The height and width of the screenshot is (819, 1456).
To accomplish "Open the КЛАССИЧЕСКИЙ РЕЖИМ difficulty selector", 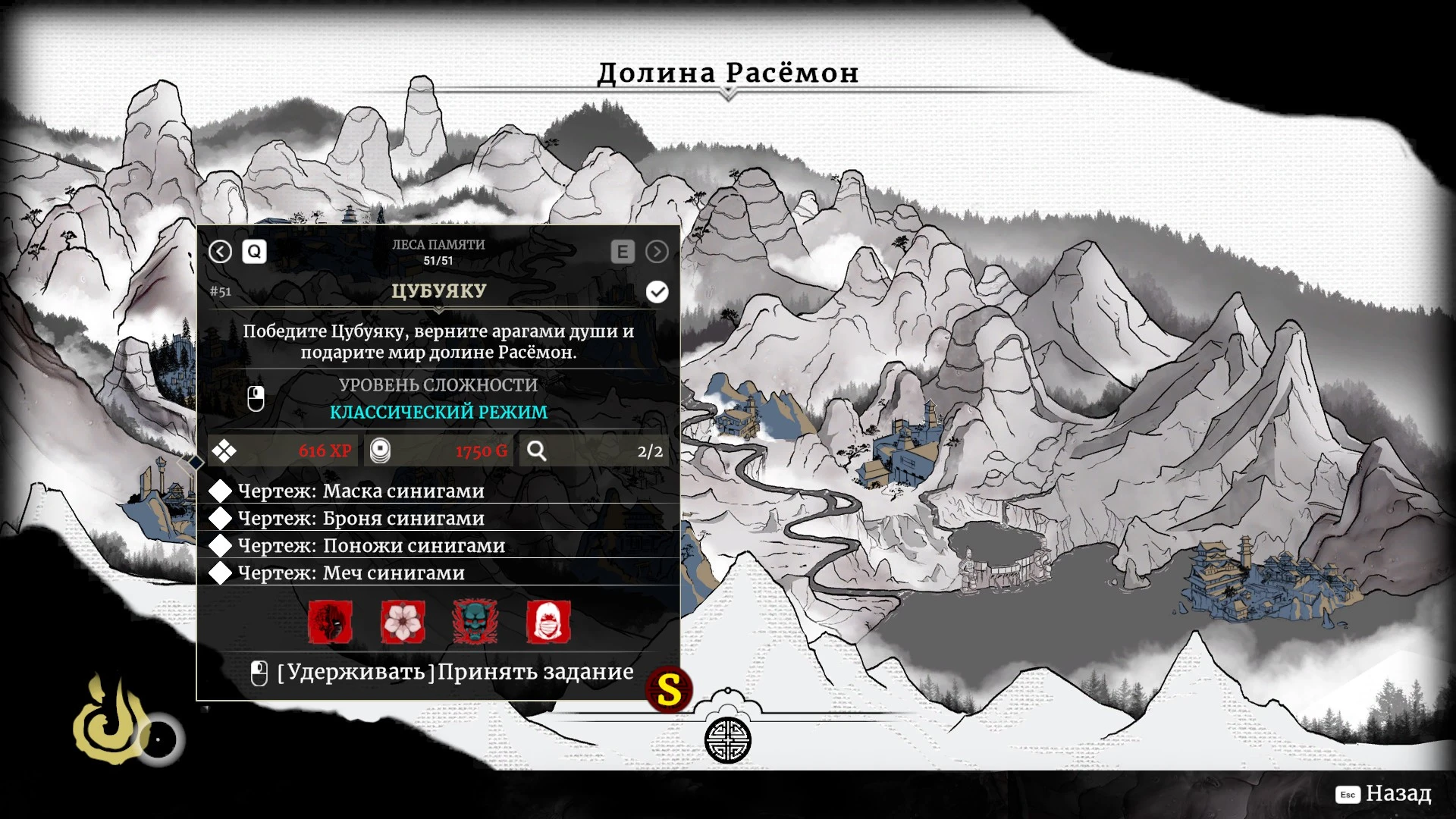I will 438,413.
